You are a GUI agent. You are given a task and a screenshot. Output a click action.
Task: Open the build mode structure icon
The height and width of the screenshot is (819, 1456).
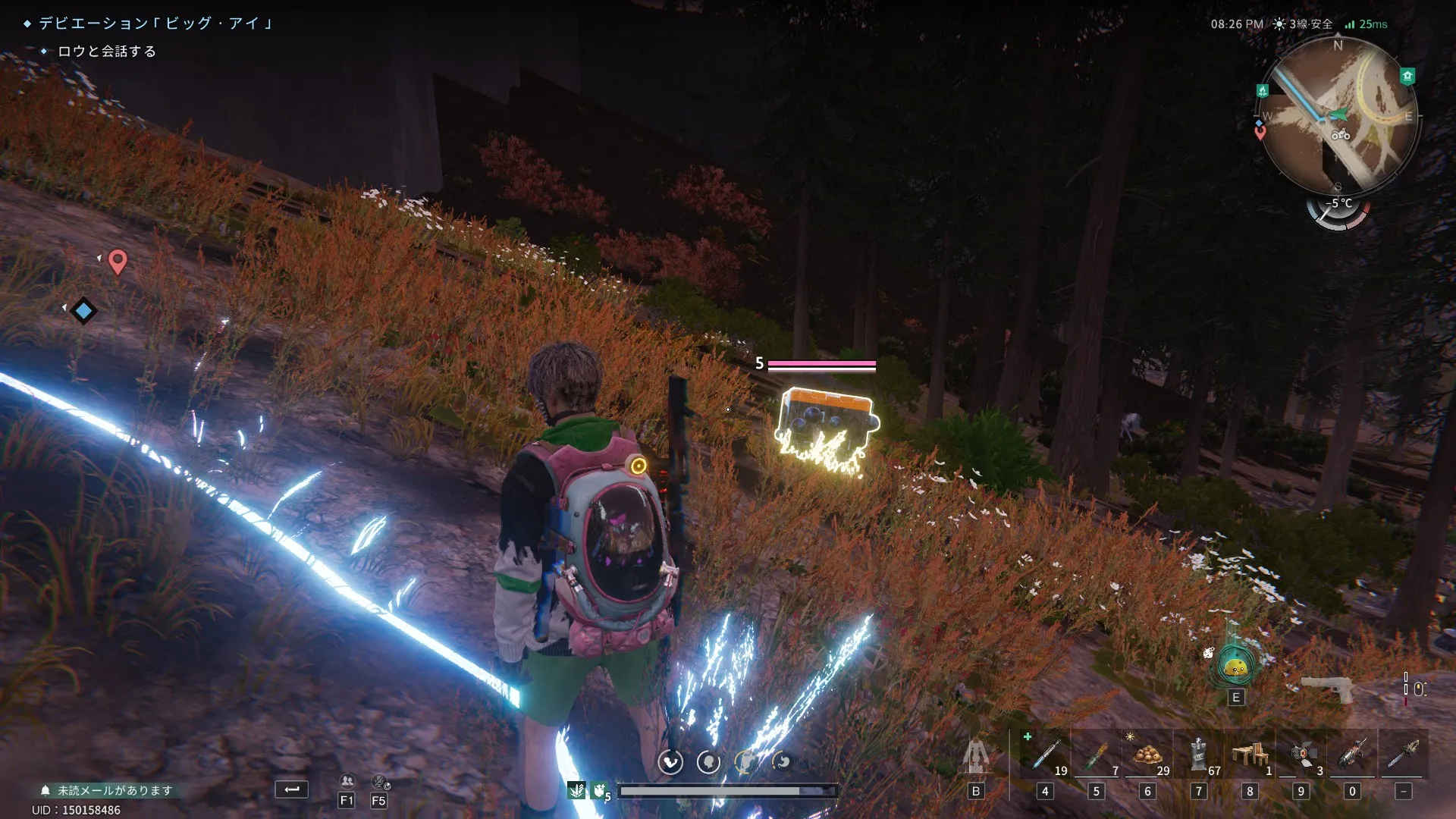(x=975, y=758)
